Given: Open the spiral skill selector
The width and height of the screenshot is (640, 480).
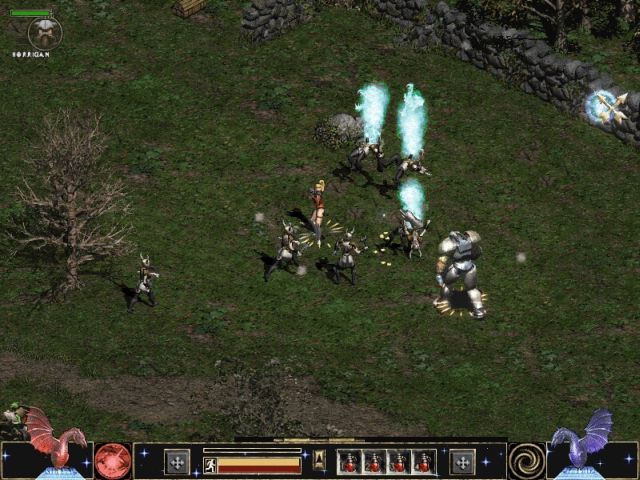Looking at the screenshot, I should (526, 460).
